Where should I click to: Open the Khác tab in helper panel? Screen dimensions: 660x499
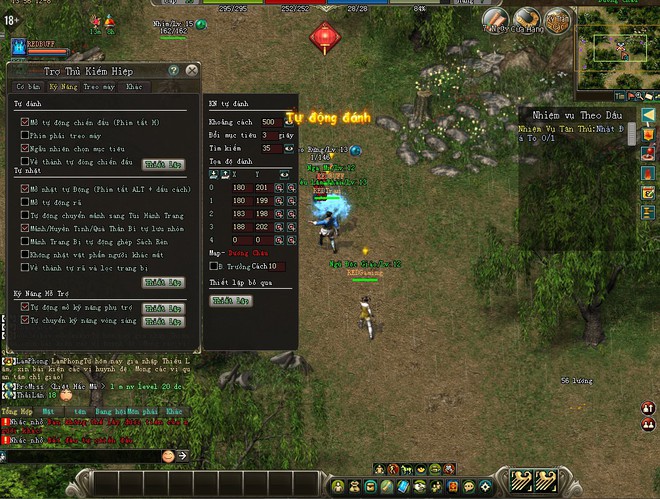click(x=134, y=87)
